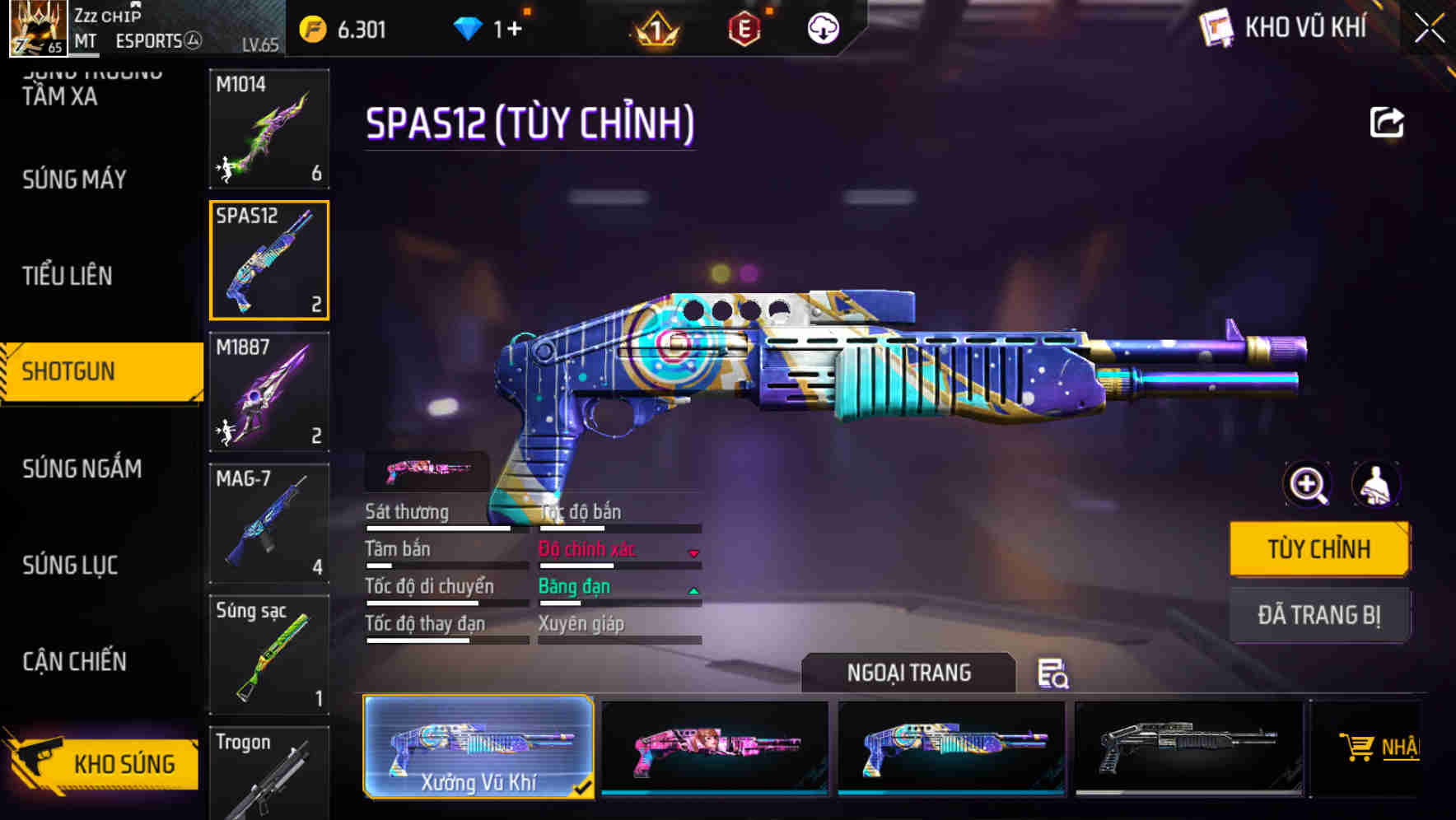1456x820 pixels.
Task: Select the MAG-7 weapon tile
Action: (269, 524)
